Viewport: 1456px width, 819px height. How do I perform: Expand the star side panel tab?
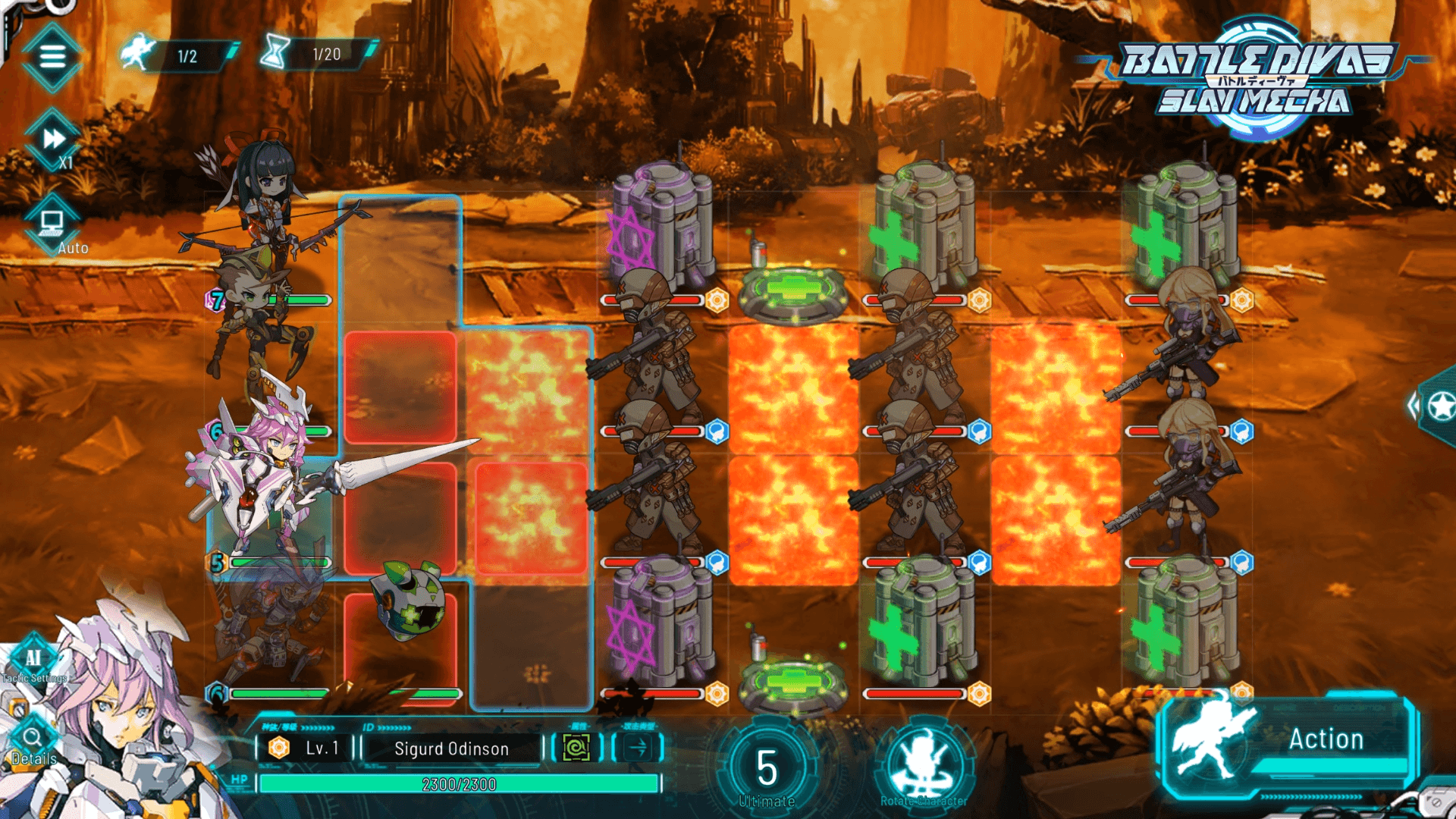tap(1439, 407)
